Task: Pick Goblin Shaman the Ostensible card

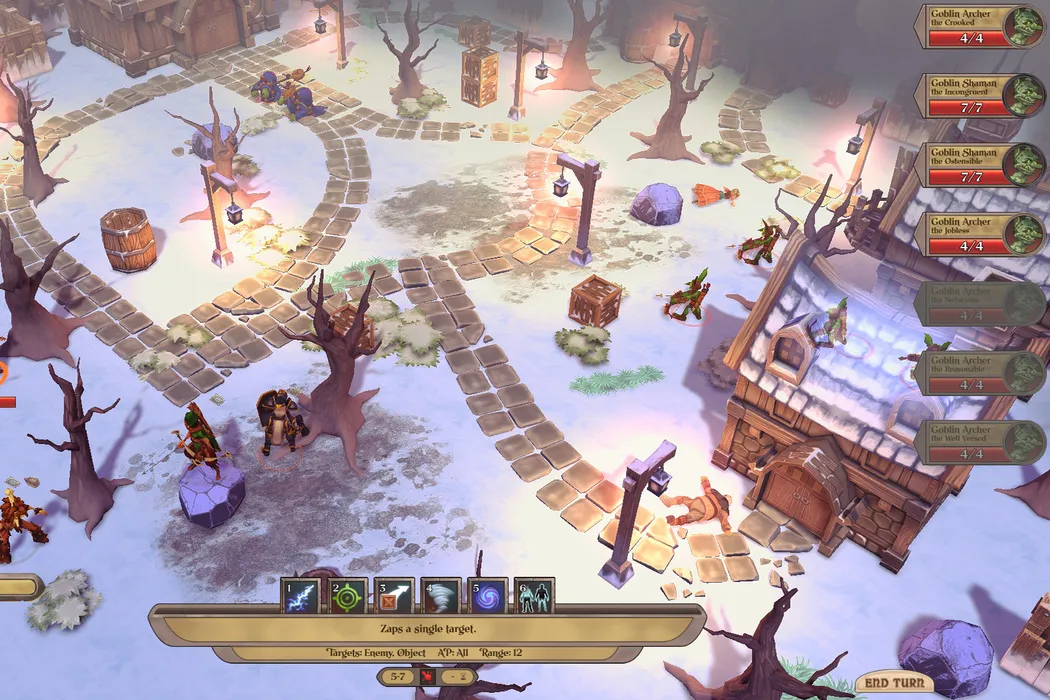Action: (975, 165)
